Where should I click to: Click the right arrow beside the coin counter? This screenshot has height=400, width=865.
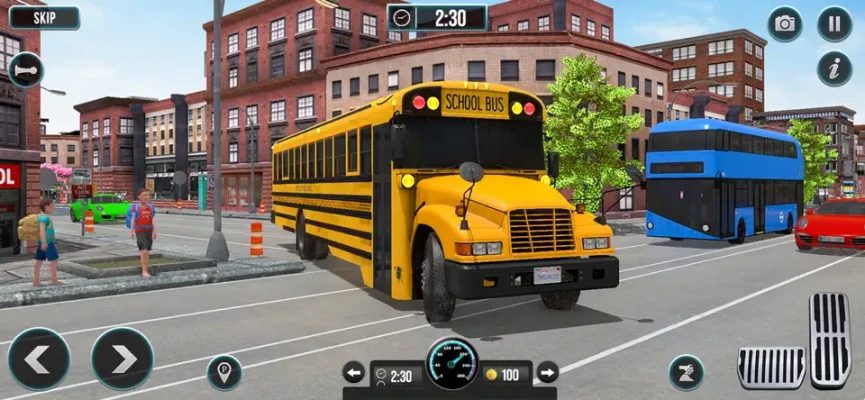547,373
